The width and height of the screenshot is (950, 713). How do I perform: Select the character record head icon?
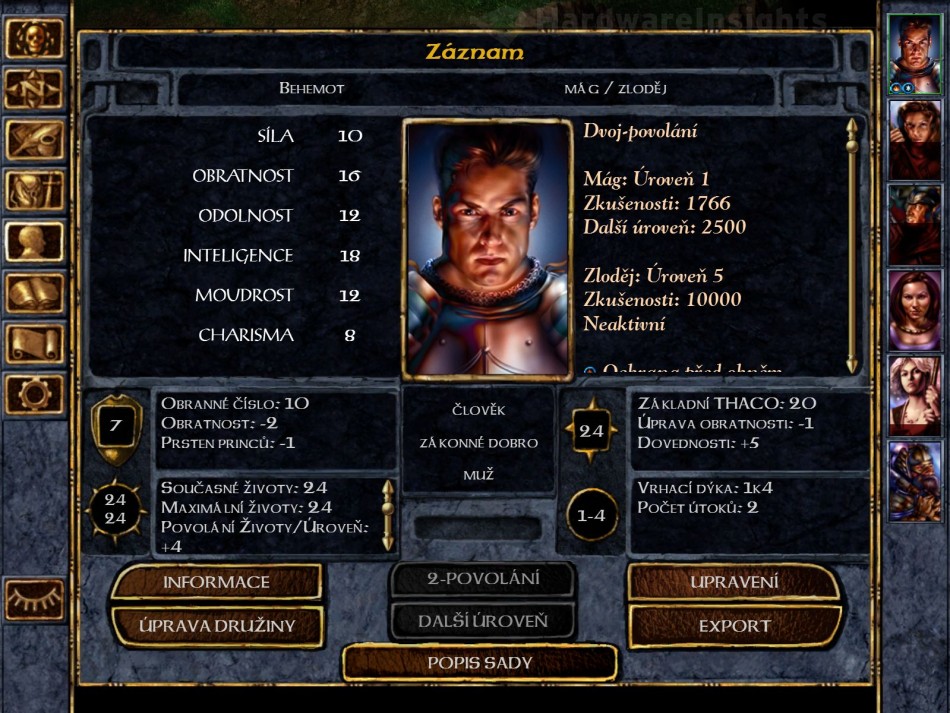(34, 241)
